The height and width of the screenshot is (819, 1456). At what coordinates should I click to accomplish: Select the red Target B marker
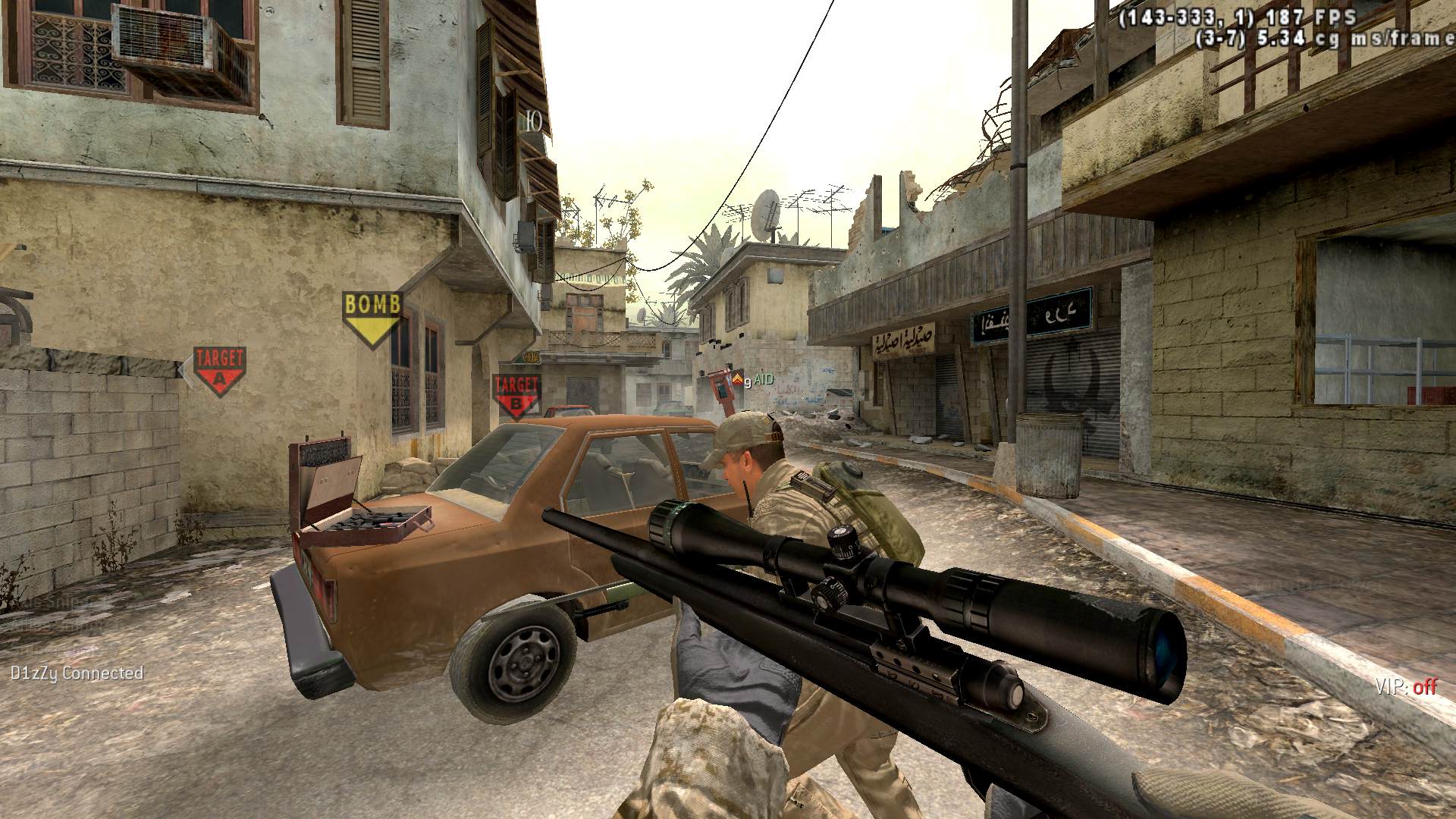click(x=516, y=394)
